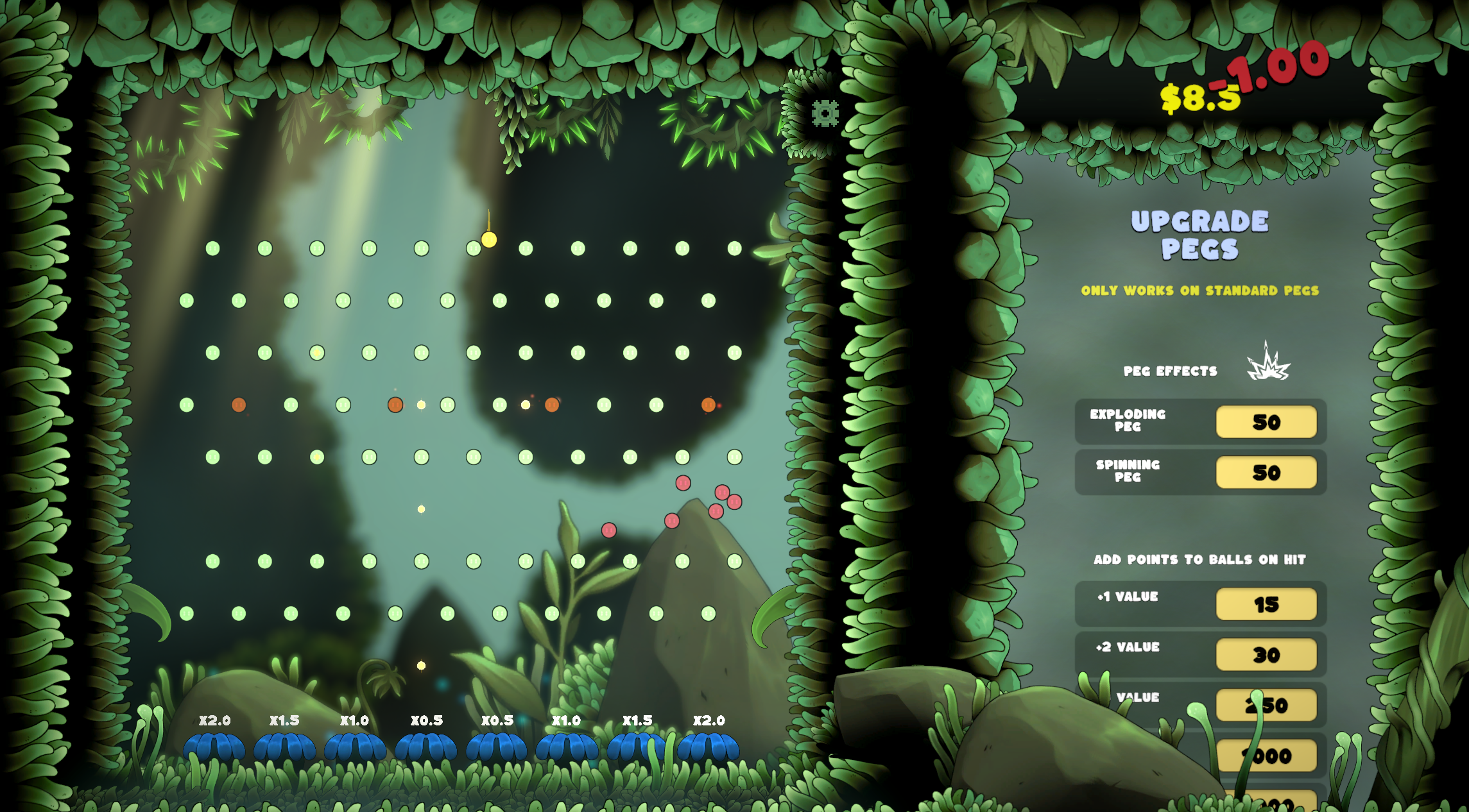Choose the upgrade priced at 1000

1274,756
